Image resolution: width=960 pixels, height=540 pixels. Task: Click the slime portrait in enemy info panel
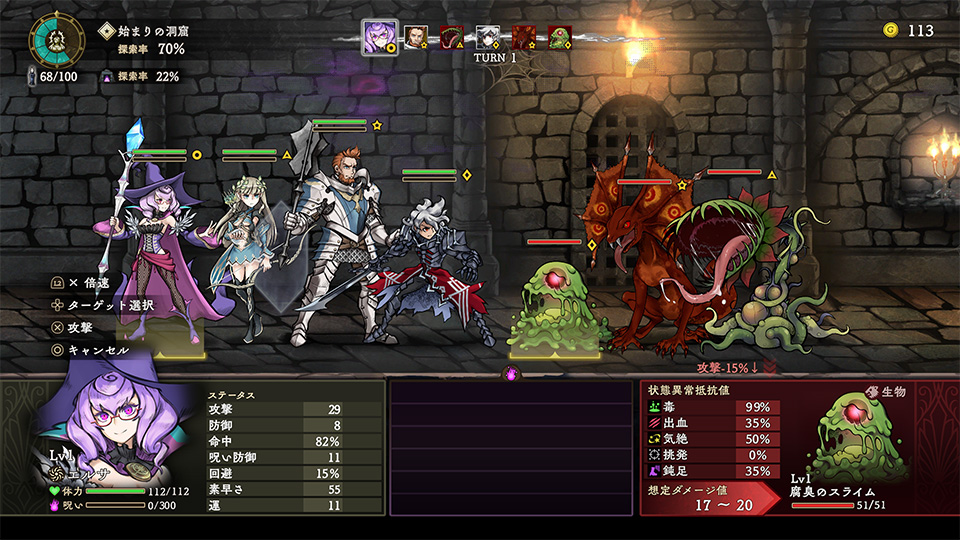point(860,436)
